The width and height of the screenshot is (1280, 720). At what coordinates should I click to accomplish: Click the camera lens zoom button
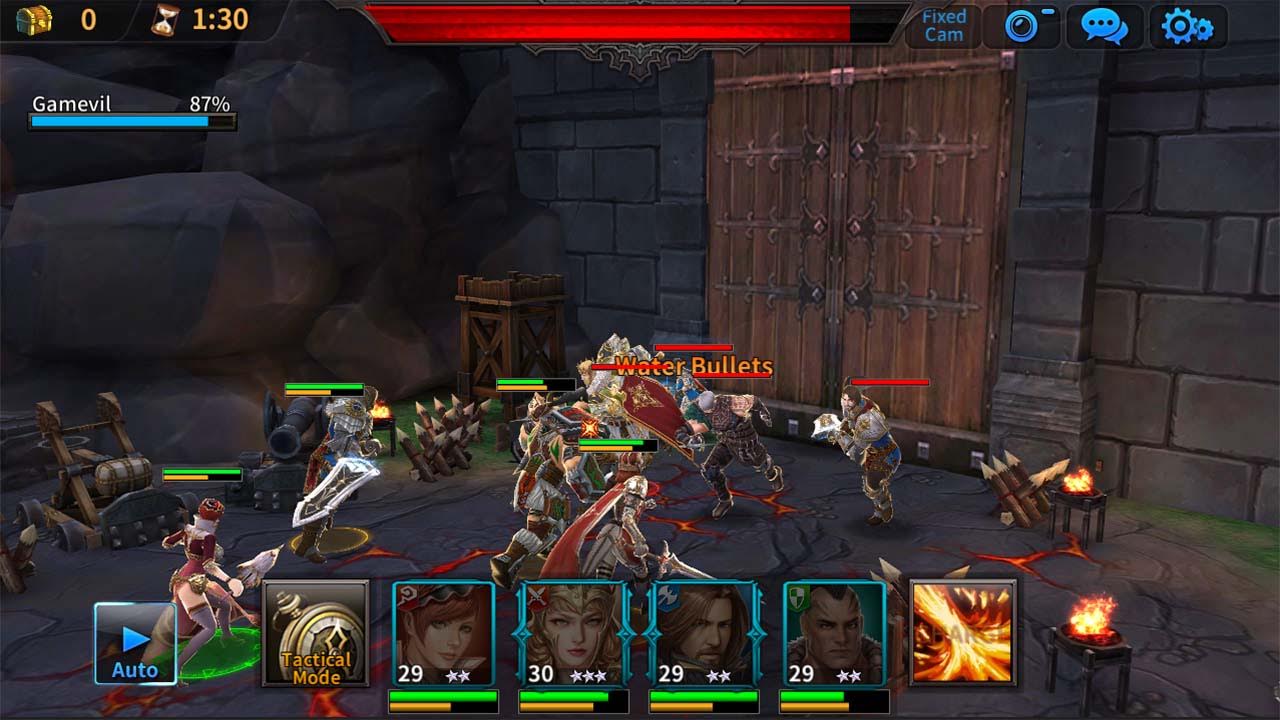tap(1022, 26)
